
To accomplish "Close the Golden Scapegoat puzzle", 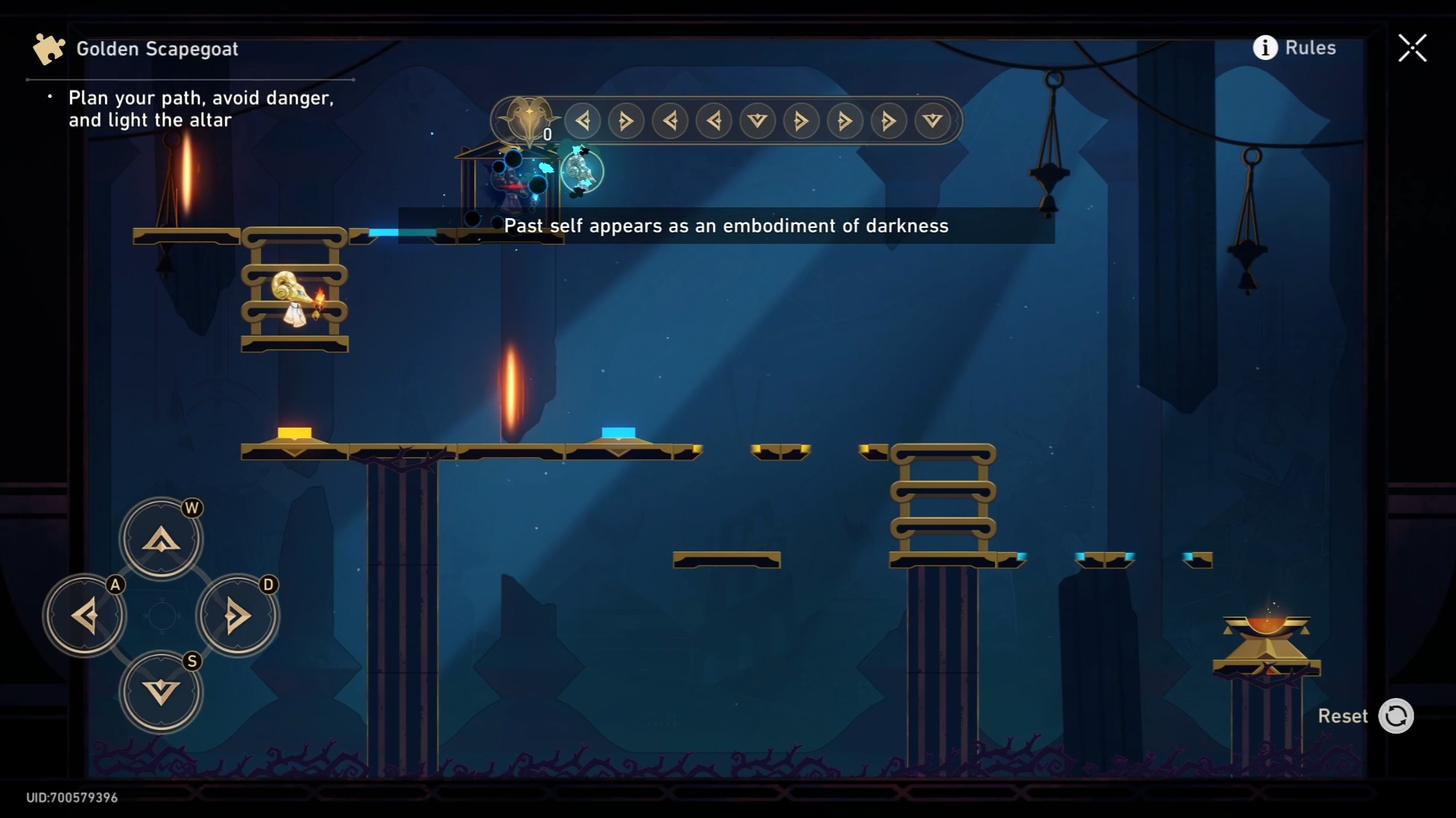I will [x=1413, y=48].
